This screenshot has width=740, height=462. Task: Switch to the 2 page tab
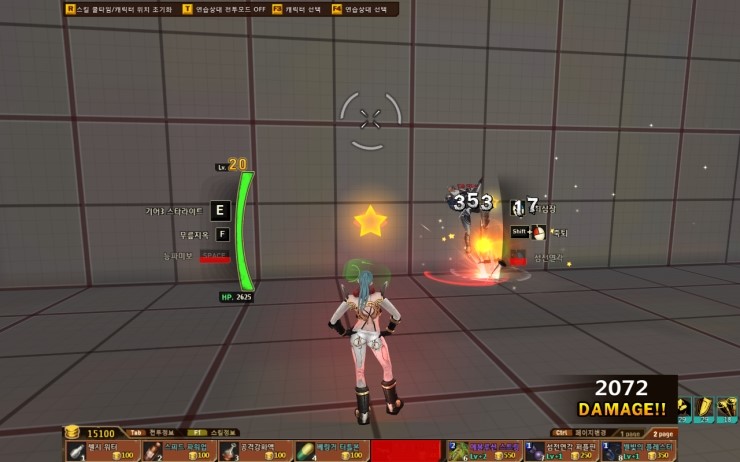pyautogui.click(x=661, y=433)
